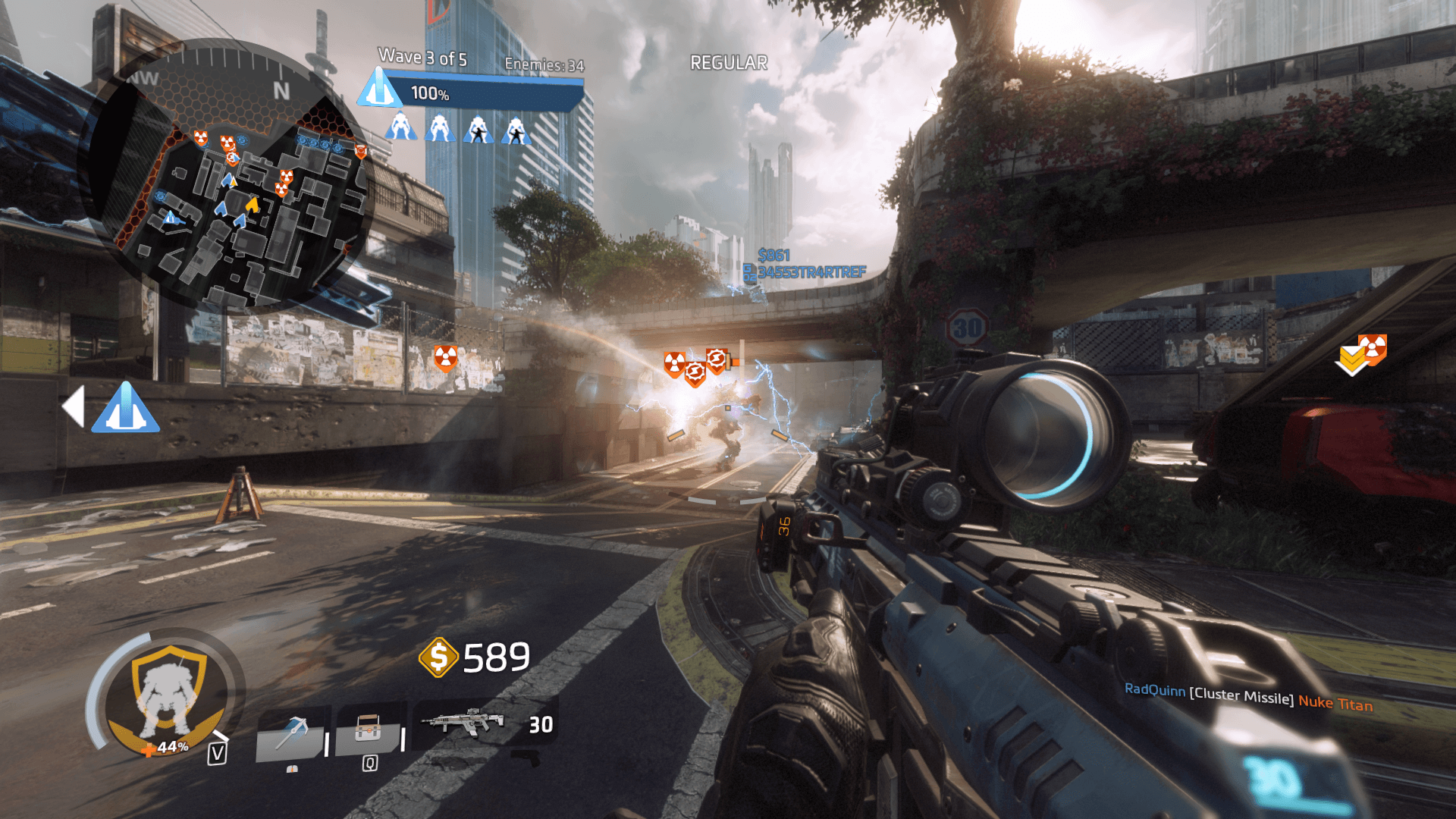Select the boost item icon above Q
This screenshot has height=819, width=1456.
(368, 730)
